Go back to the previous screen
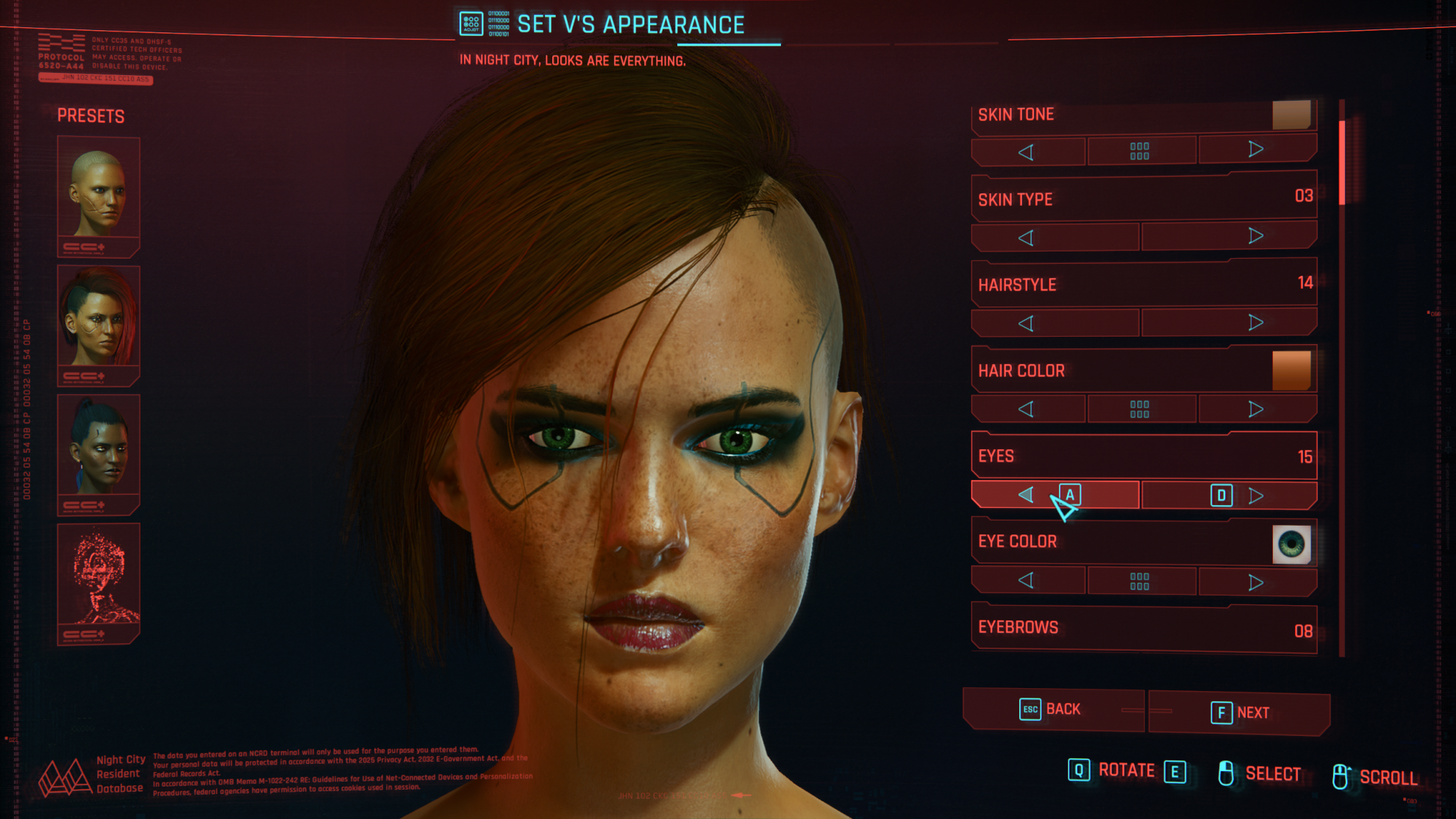Screen dimensions: 1456x819 (1052, 709)
